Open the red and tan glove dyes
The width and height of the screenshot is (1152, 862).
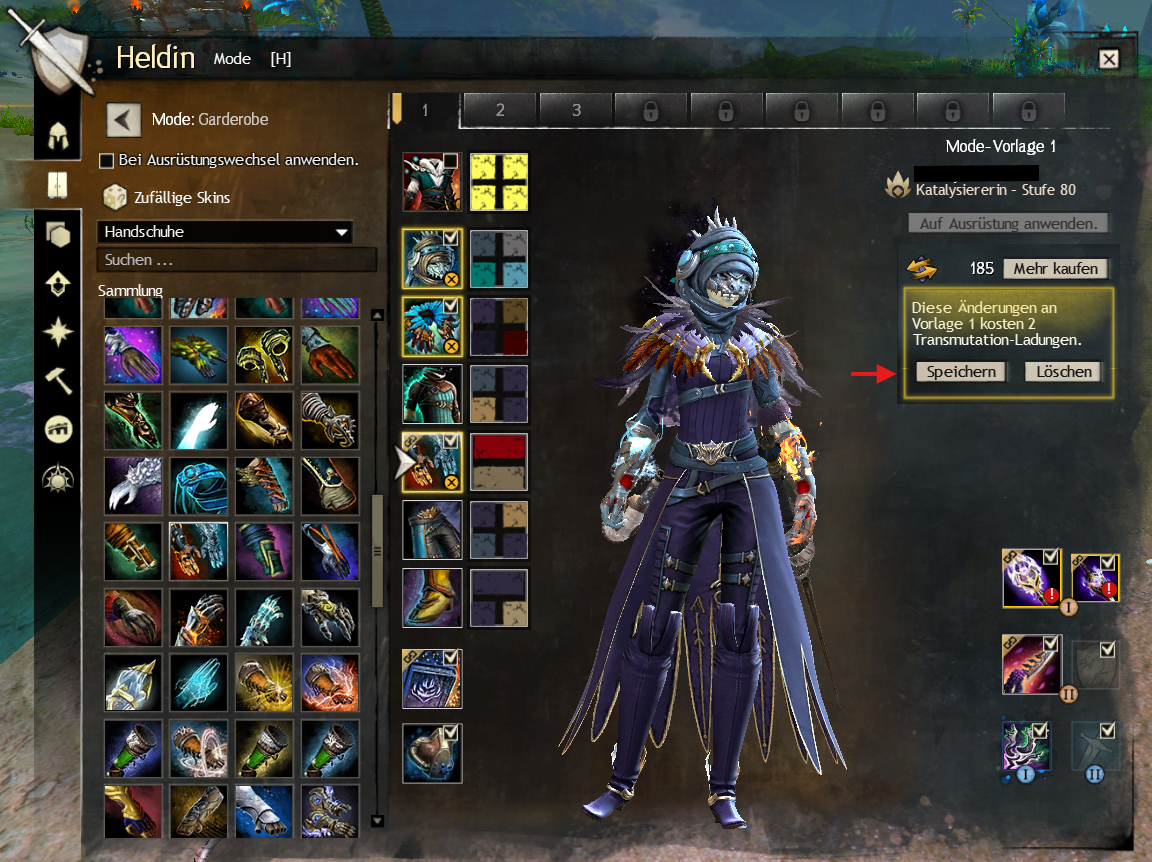click(x=499, y=462)
